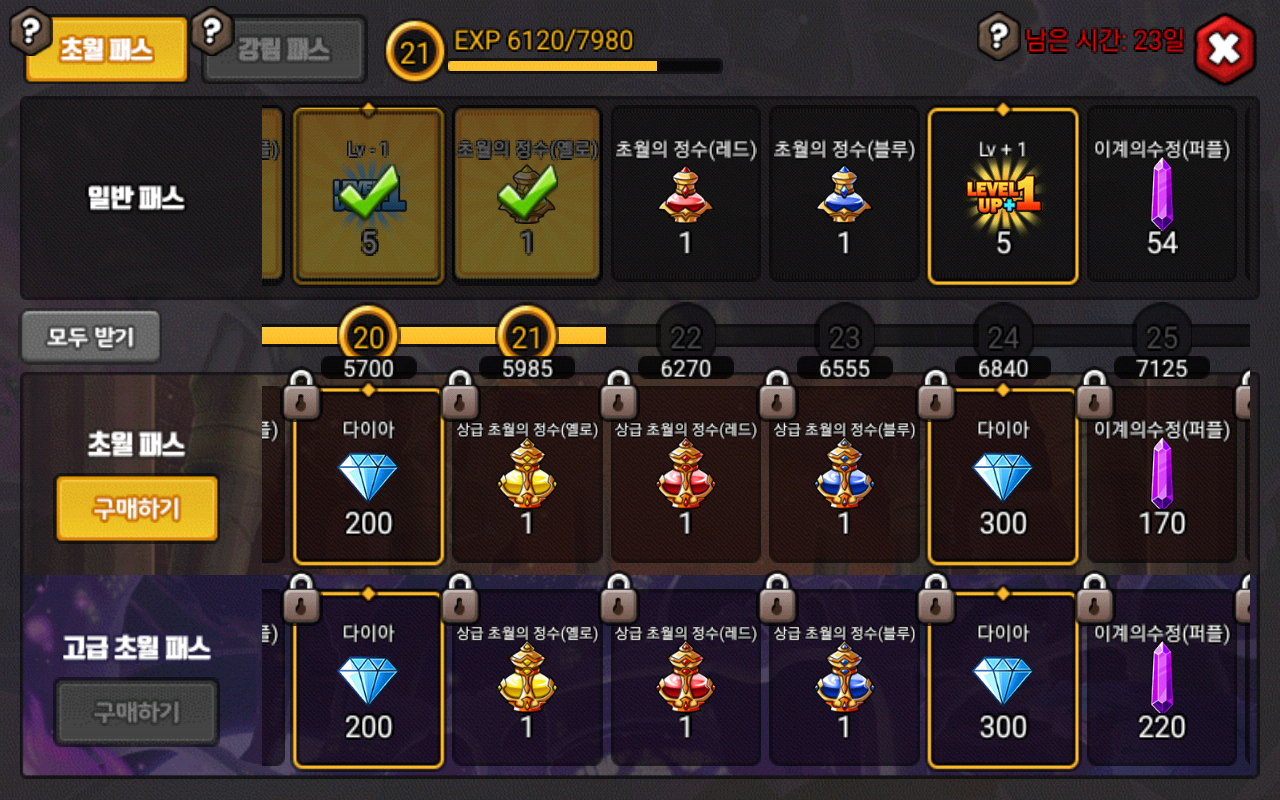This screenshot has height=800, width=1280.
Task: Click the level 22 progress marker
Action: [686, 337]
